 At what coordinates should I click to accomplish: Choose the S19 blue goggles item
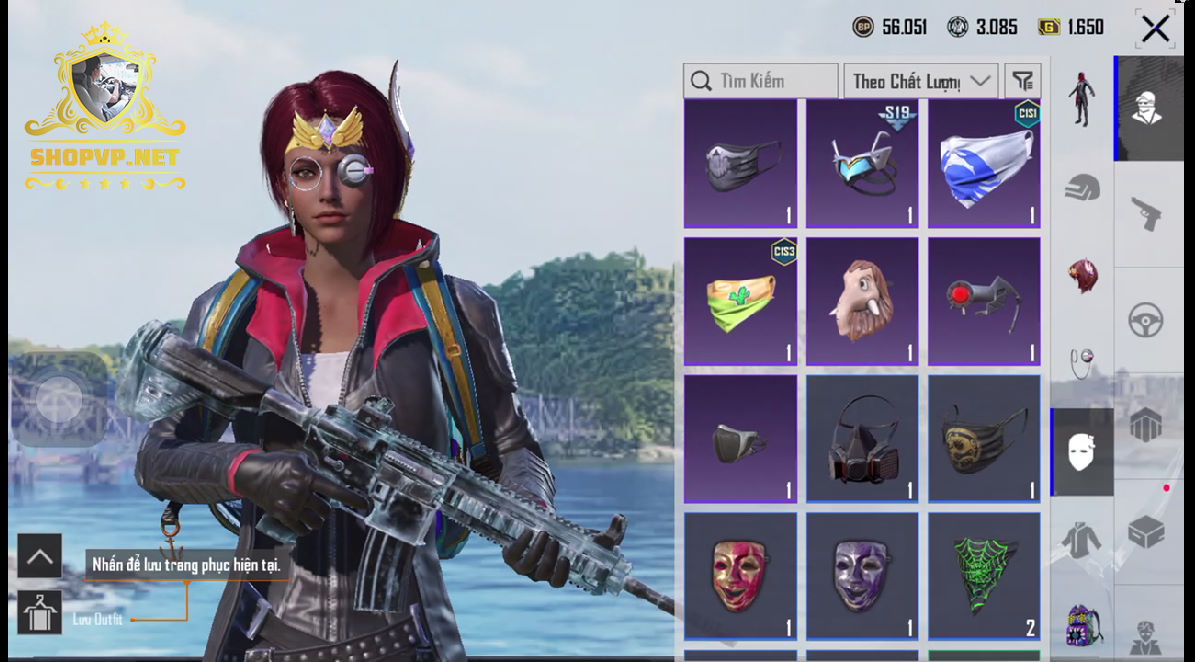862,163
